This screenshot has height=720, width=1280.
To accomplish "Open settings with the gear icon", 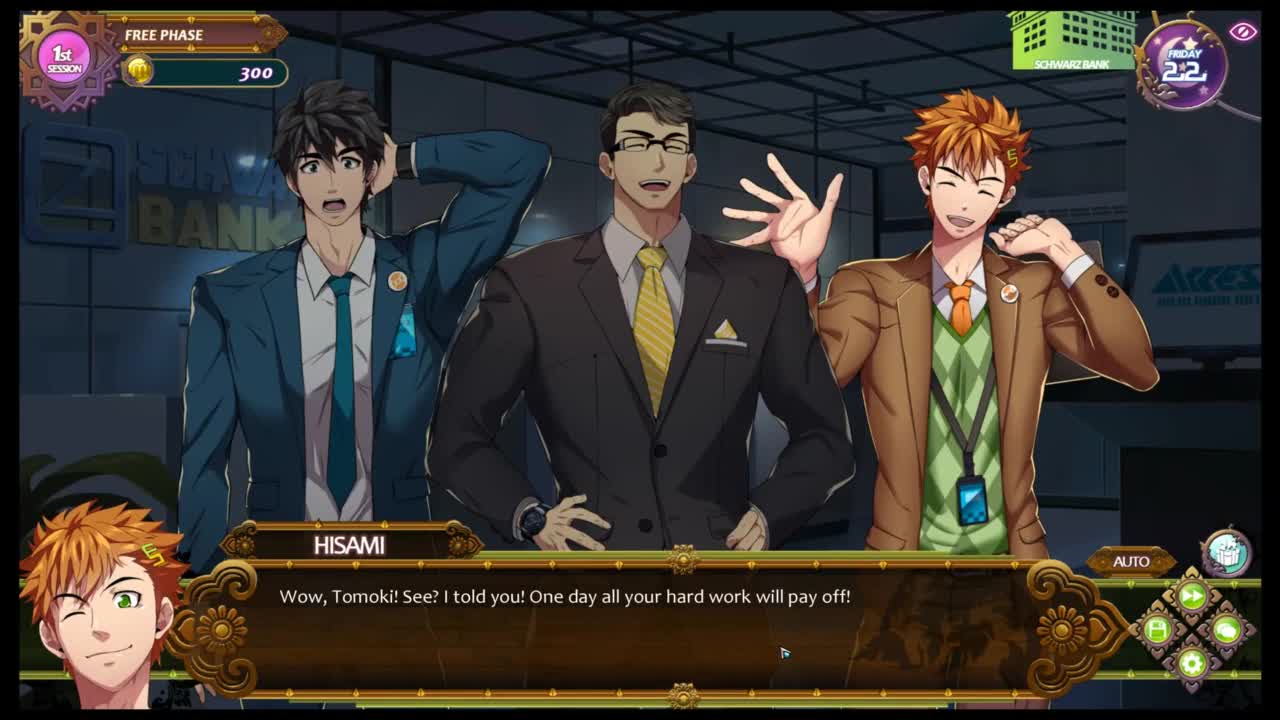I will point(1191,662).
